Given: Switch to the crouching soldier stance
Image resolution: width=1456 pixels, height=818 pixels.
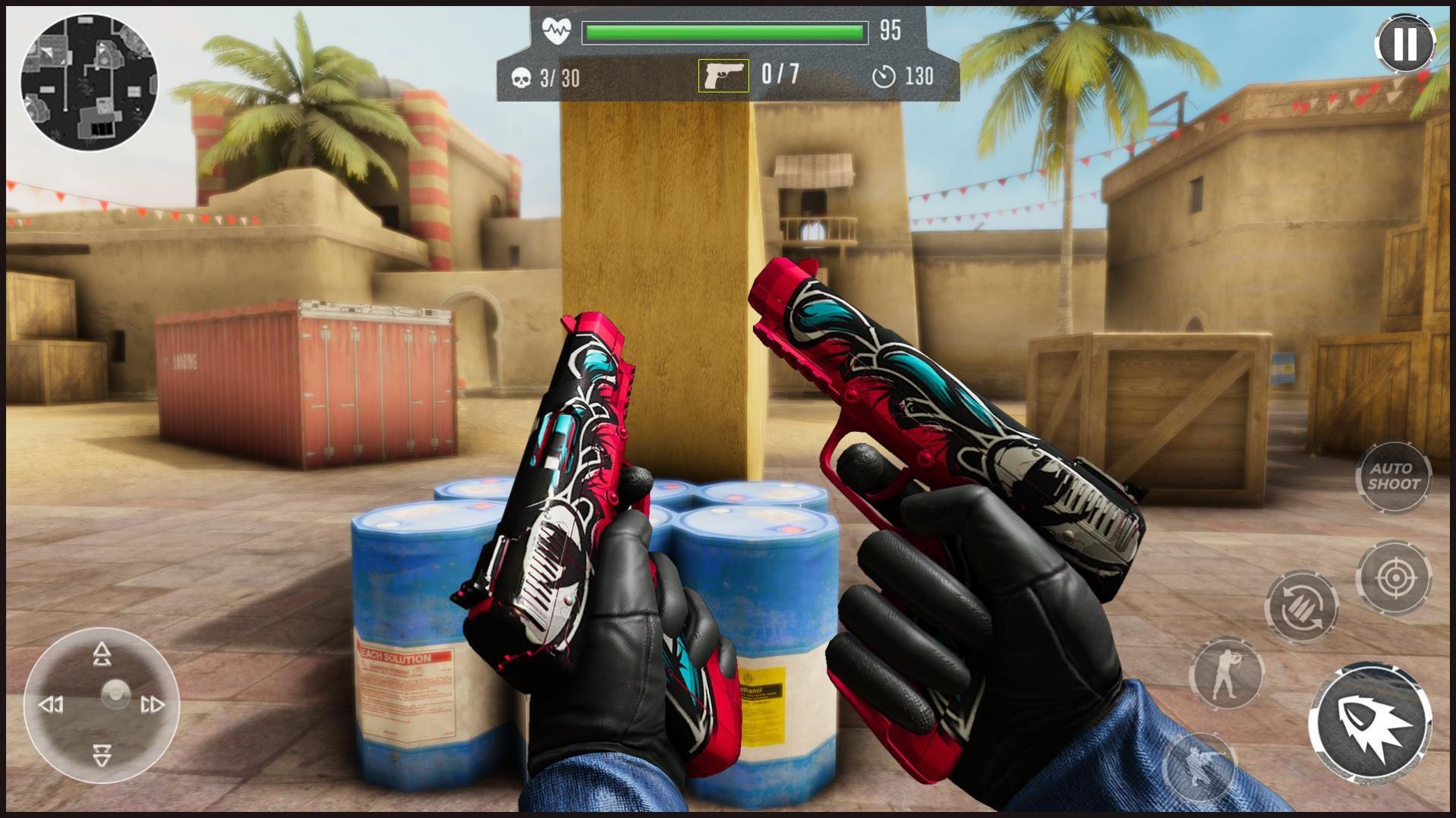Looking at the screenshot, I should 1199,766.
